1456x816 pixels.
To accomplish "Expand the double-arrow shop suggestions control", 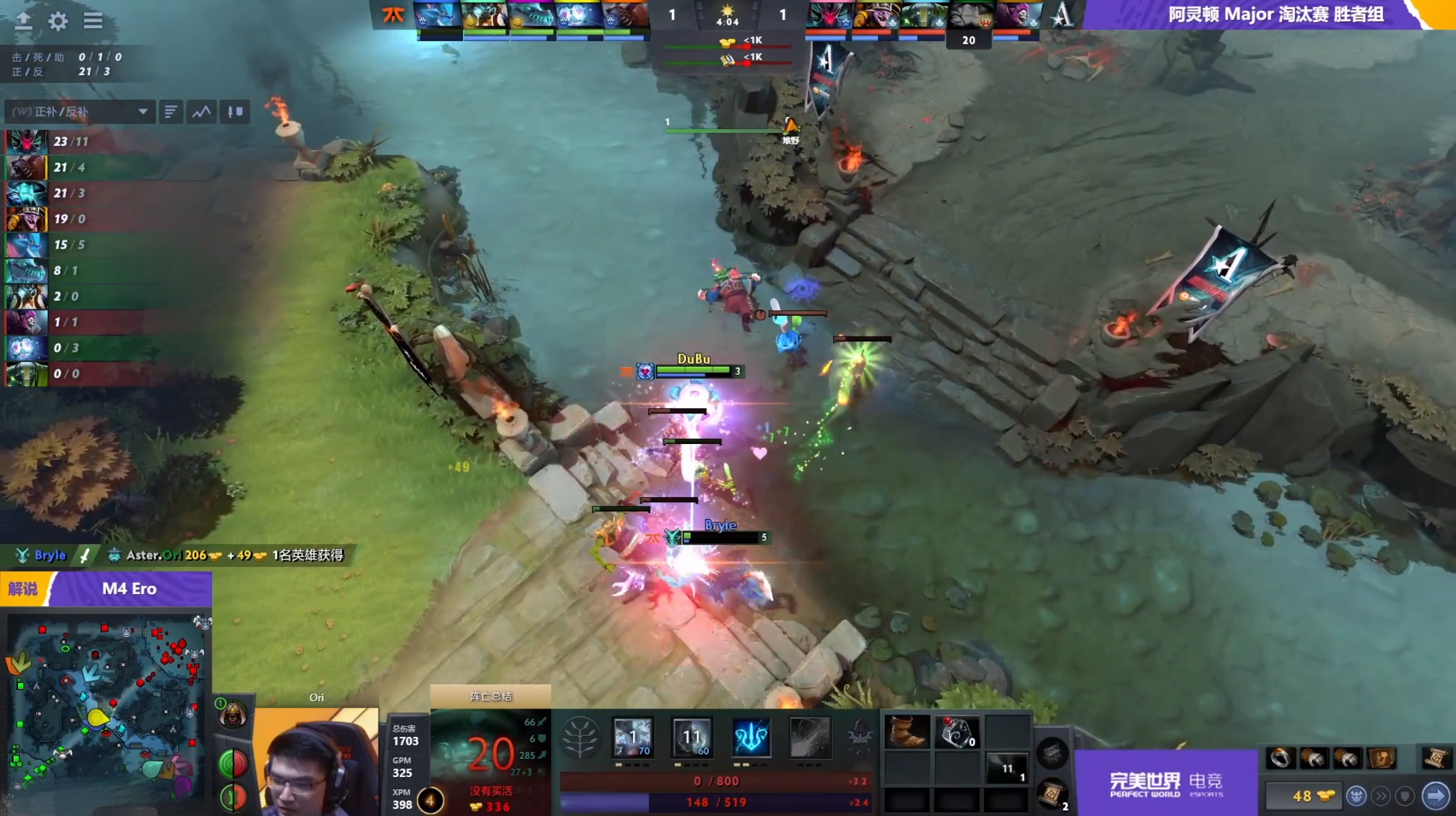I will click(x=1381, y=797).
